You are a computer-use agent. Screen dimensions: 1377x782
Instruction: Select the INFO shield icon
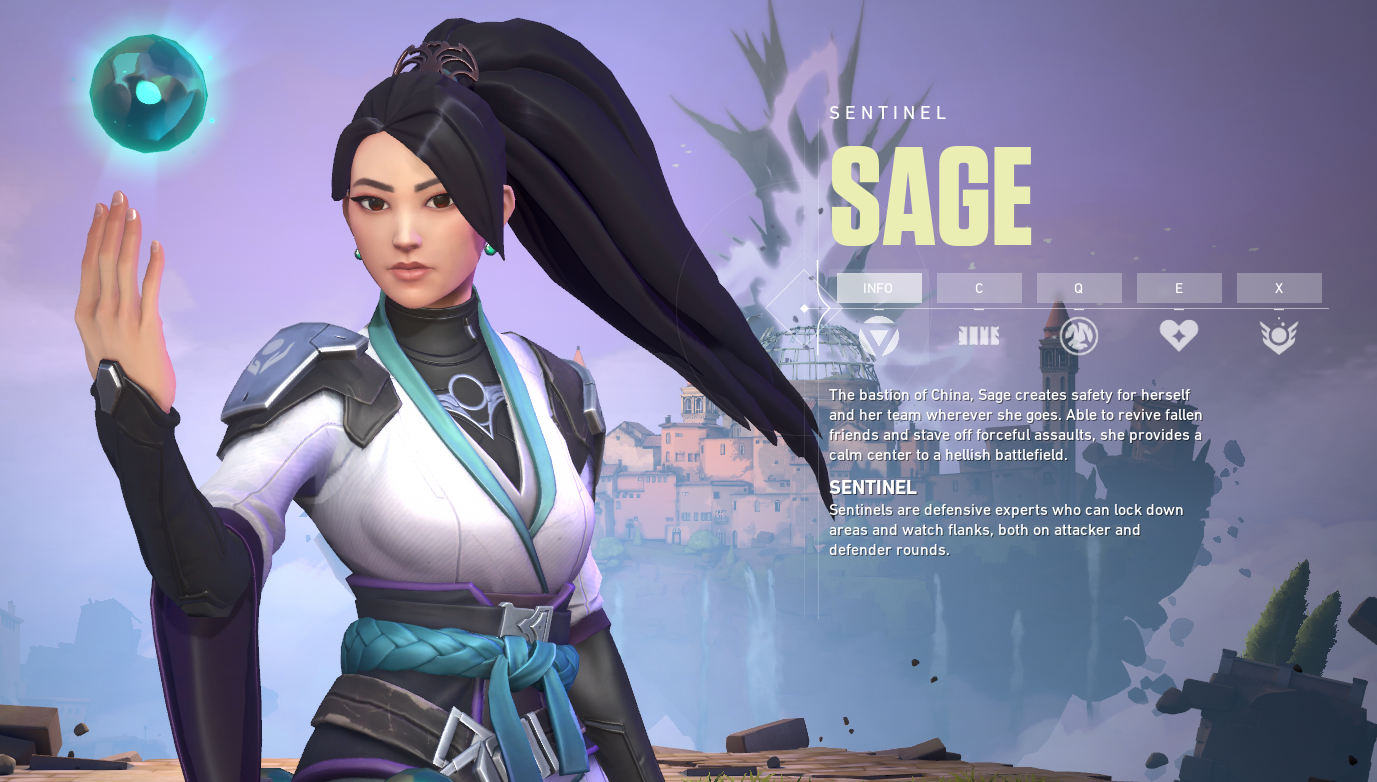click(880, 336)
